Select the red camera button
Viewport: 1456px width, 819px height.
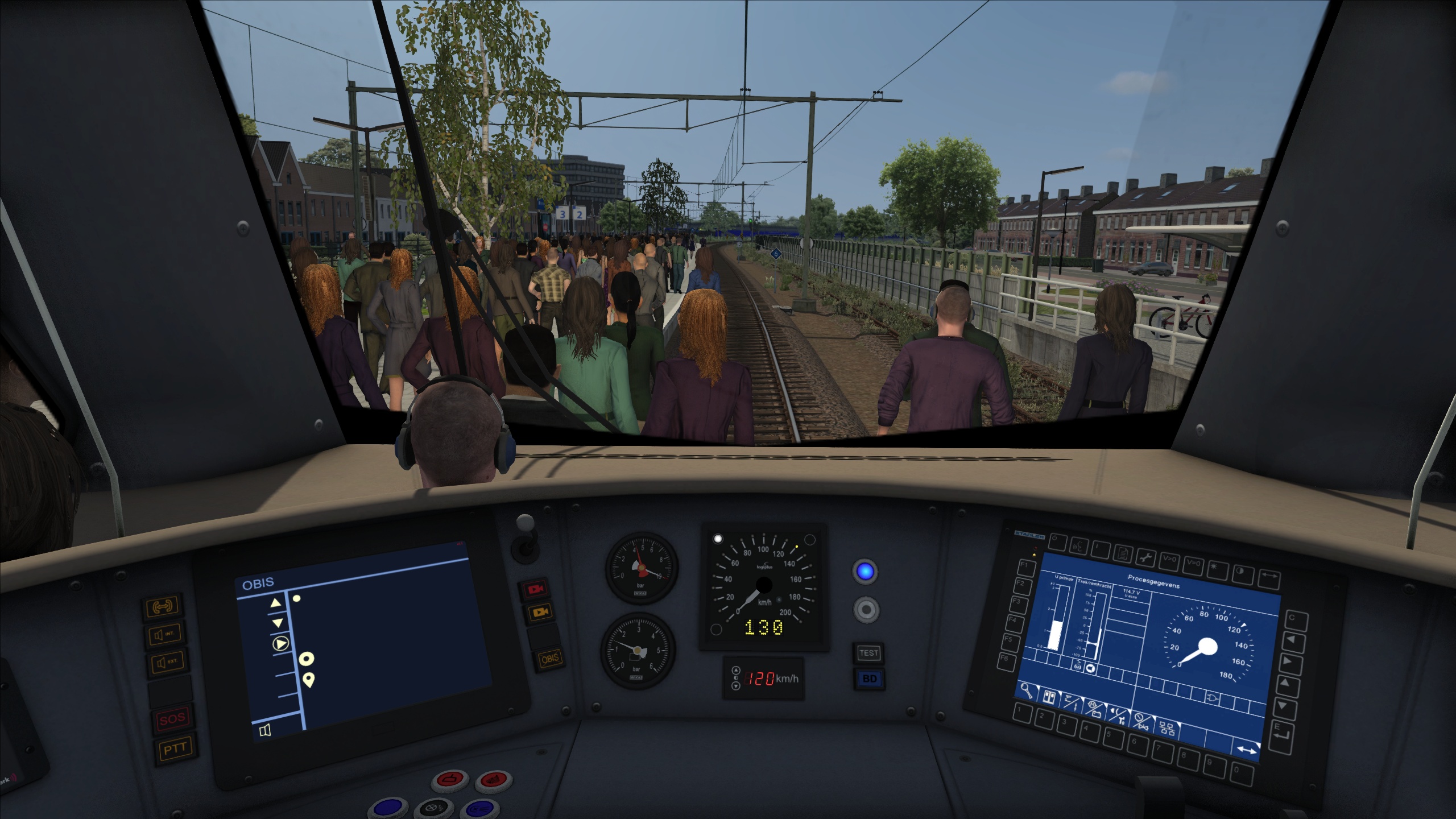pyautogui.click(x=536, y=590)
